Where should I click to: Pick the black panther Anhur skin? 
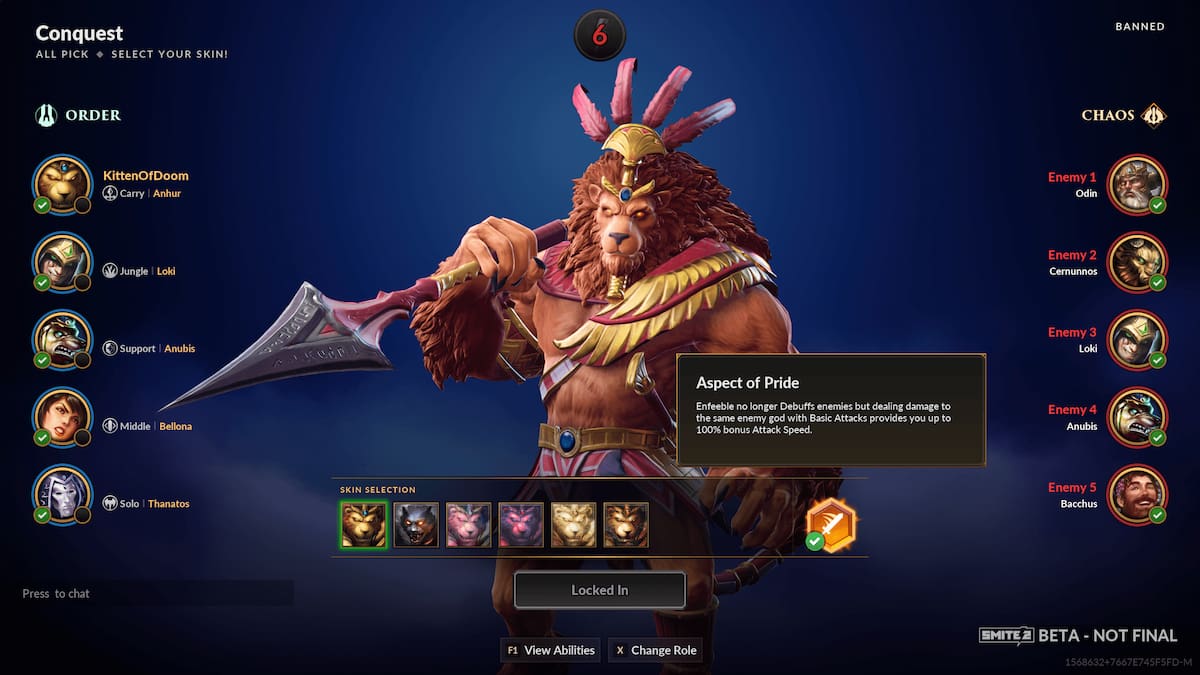(x=415, y=525)
